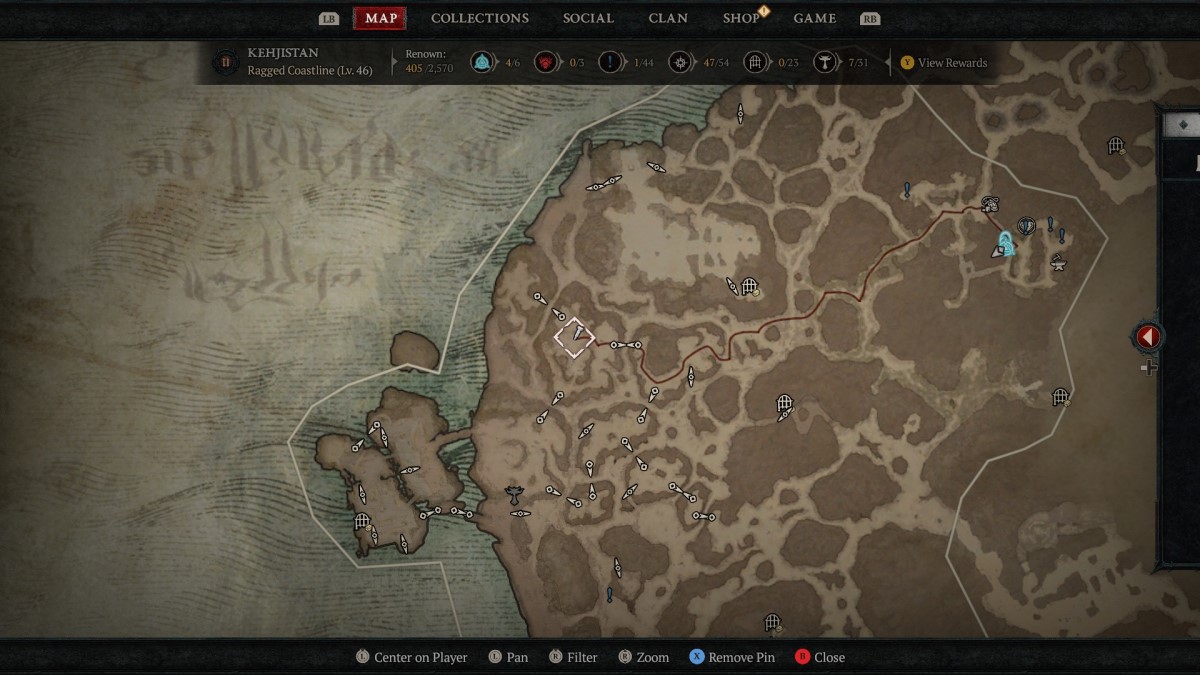Select the glowing teal waypoint on map
This screenshot has height=675, width=1200.
1006,243
